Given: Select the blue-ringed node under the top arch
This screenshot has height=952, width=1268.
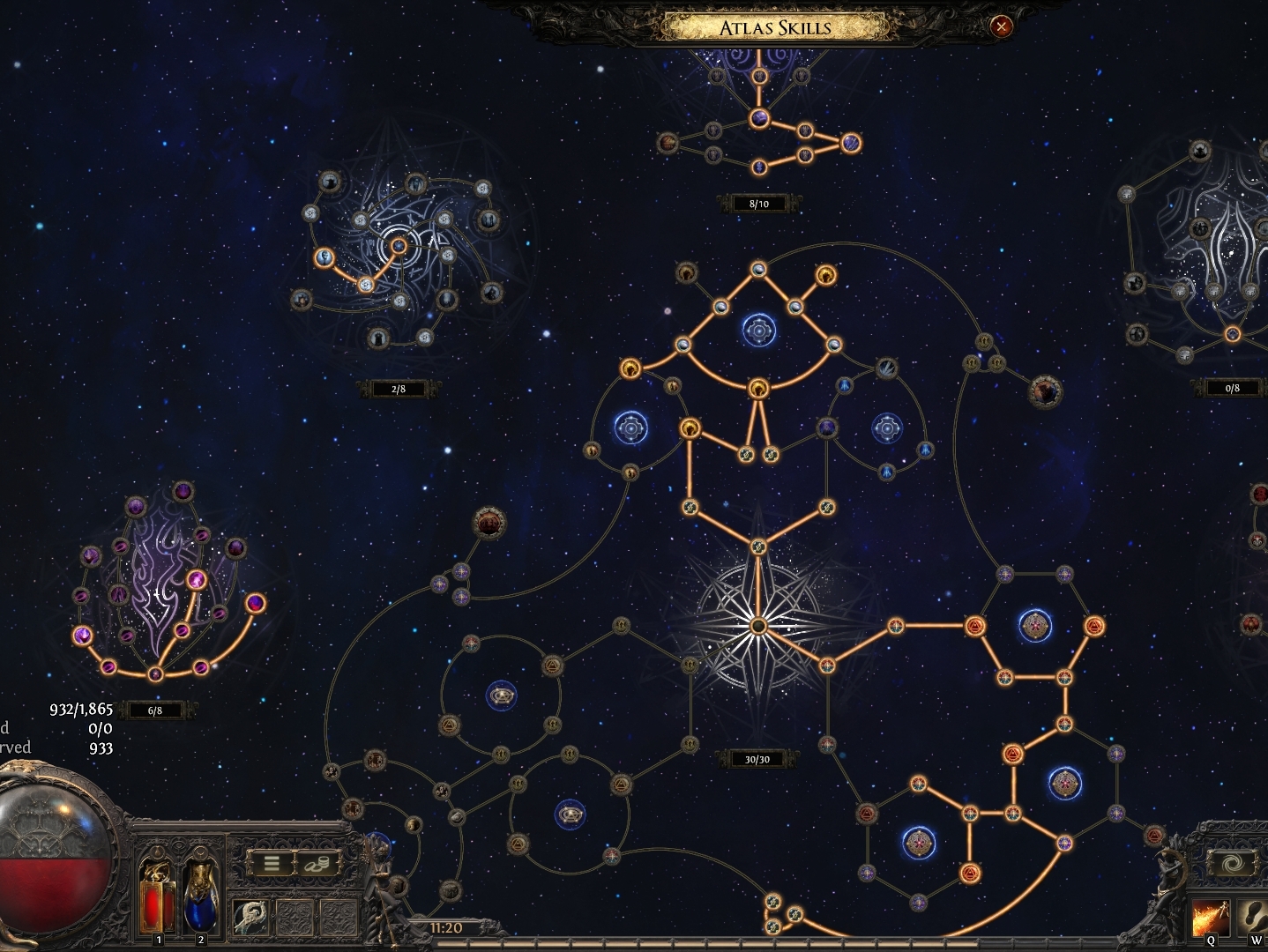Looking at the screenshot, I should [758, 331].
